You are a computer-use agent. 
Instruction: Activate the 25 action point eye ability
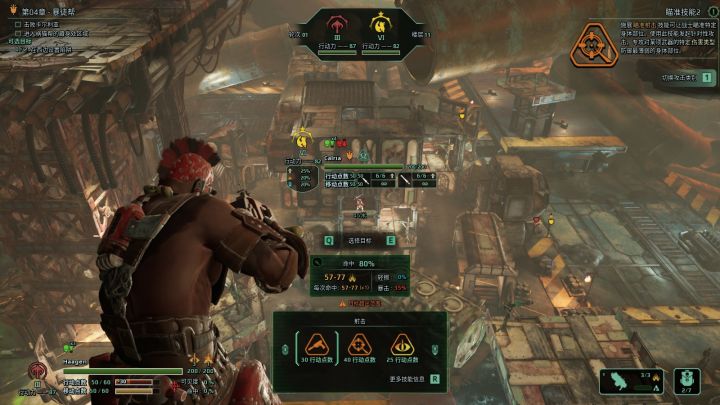coord(403,347)
